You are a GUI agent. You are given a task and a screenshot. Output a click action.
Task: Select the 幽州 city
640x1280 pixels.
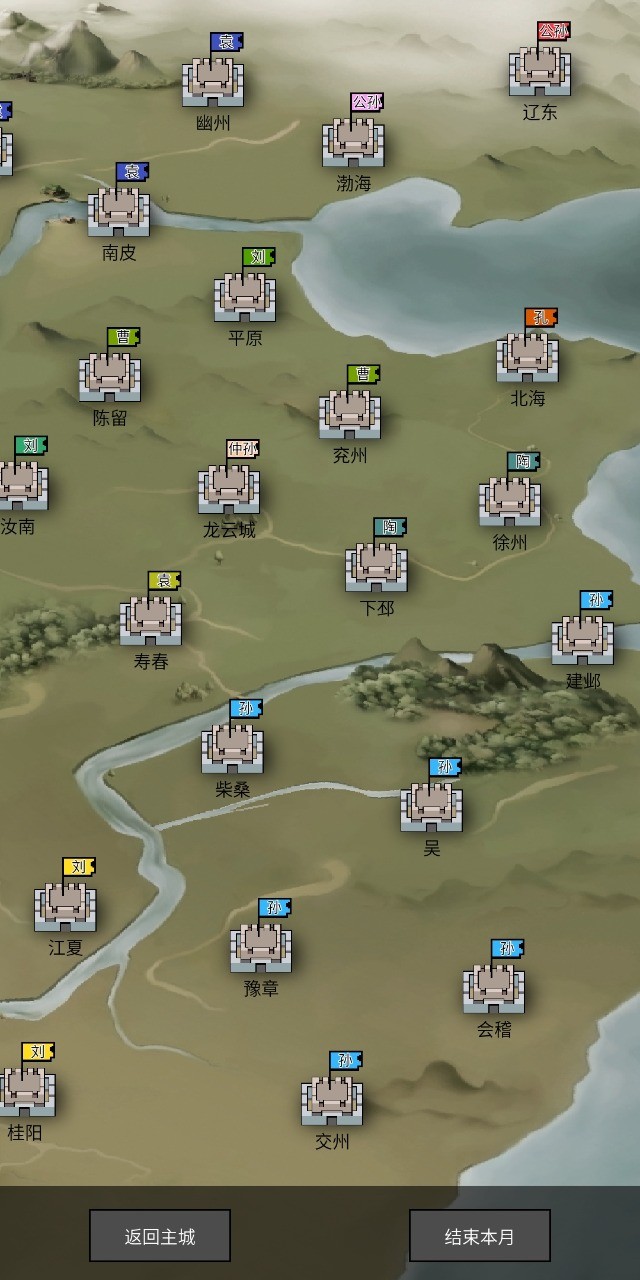click(x=213, y=82)
